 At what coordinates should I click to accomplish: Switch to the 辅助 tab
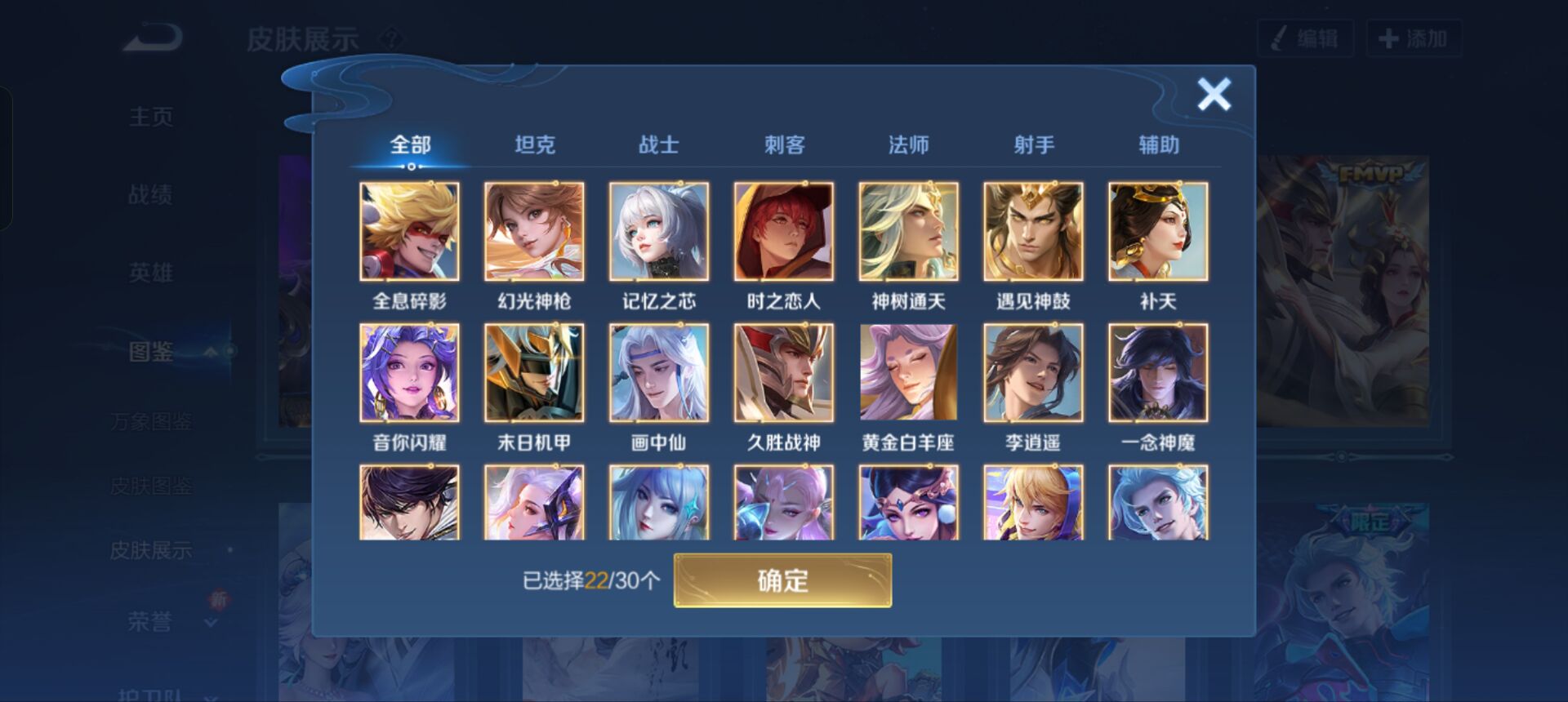(x=1159, y=144)
